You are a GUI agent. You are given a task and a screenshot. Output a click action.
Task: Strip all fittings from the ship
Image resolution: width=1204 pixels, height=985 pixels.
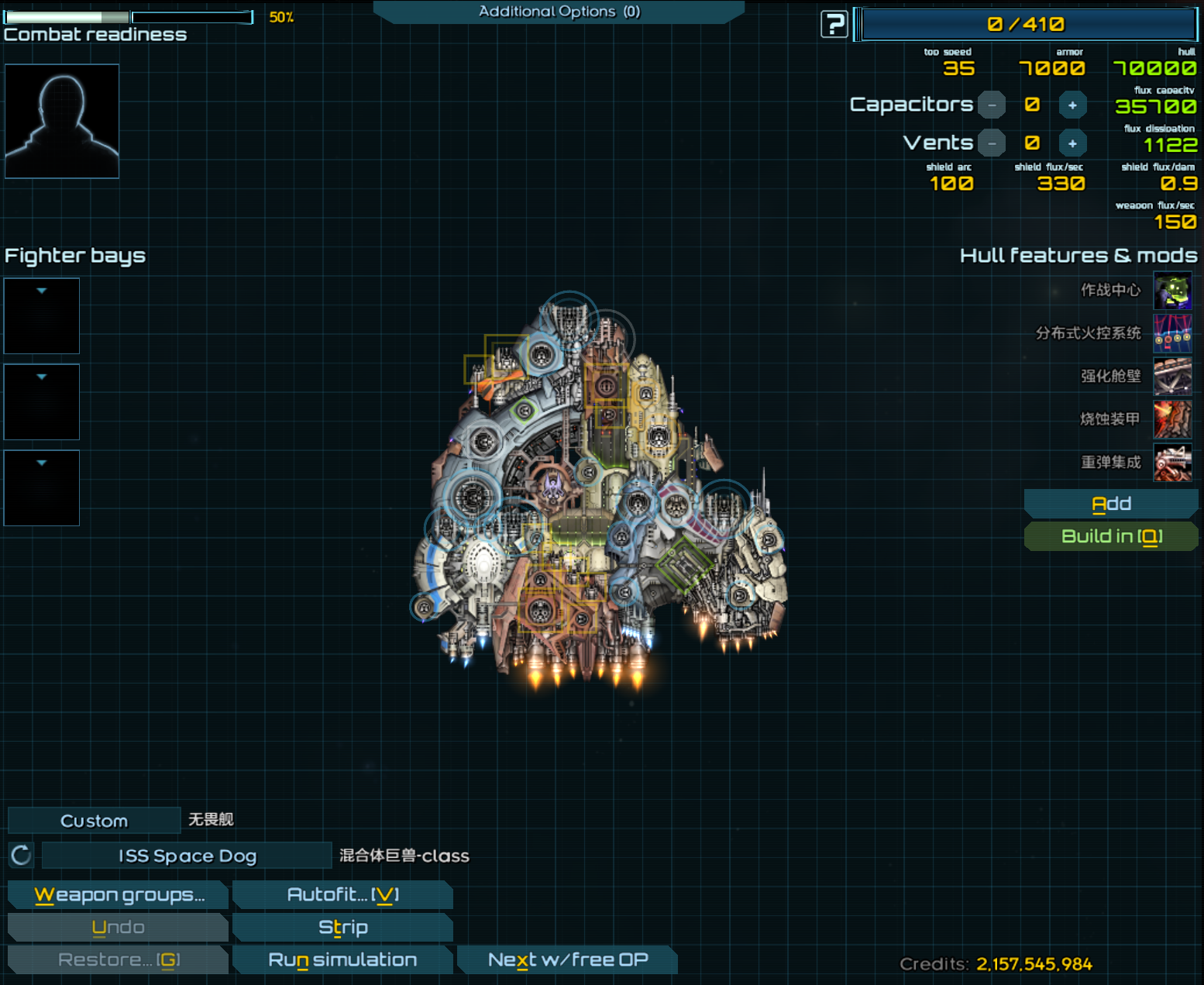342,928
